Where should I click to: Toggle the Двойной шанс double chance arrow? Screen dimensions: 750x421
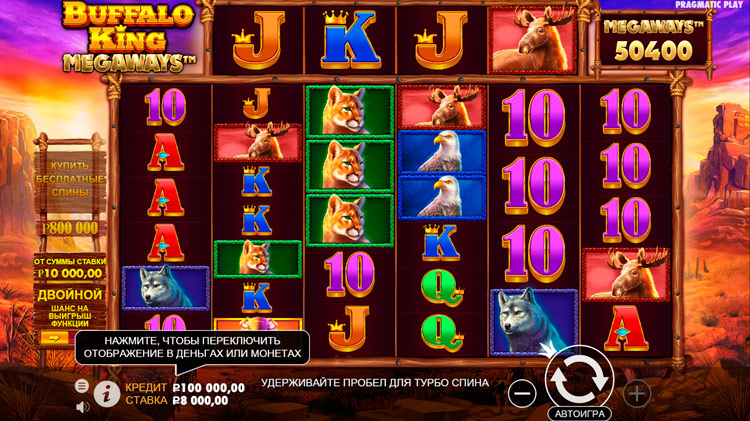click(x=52, y=338)
